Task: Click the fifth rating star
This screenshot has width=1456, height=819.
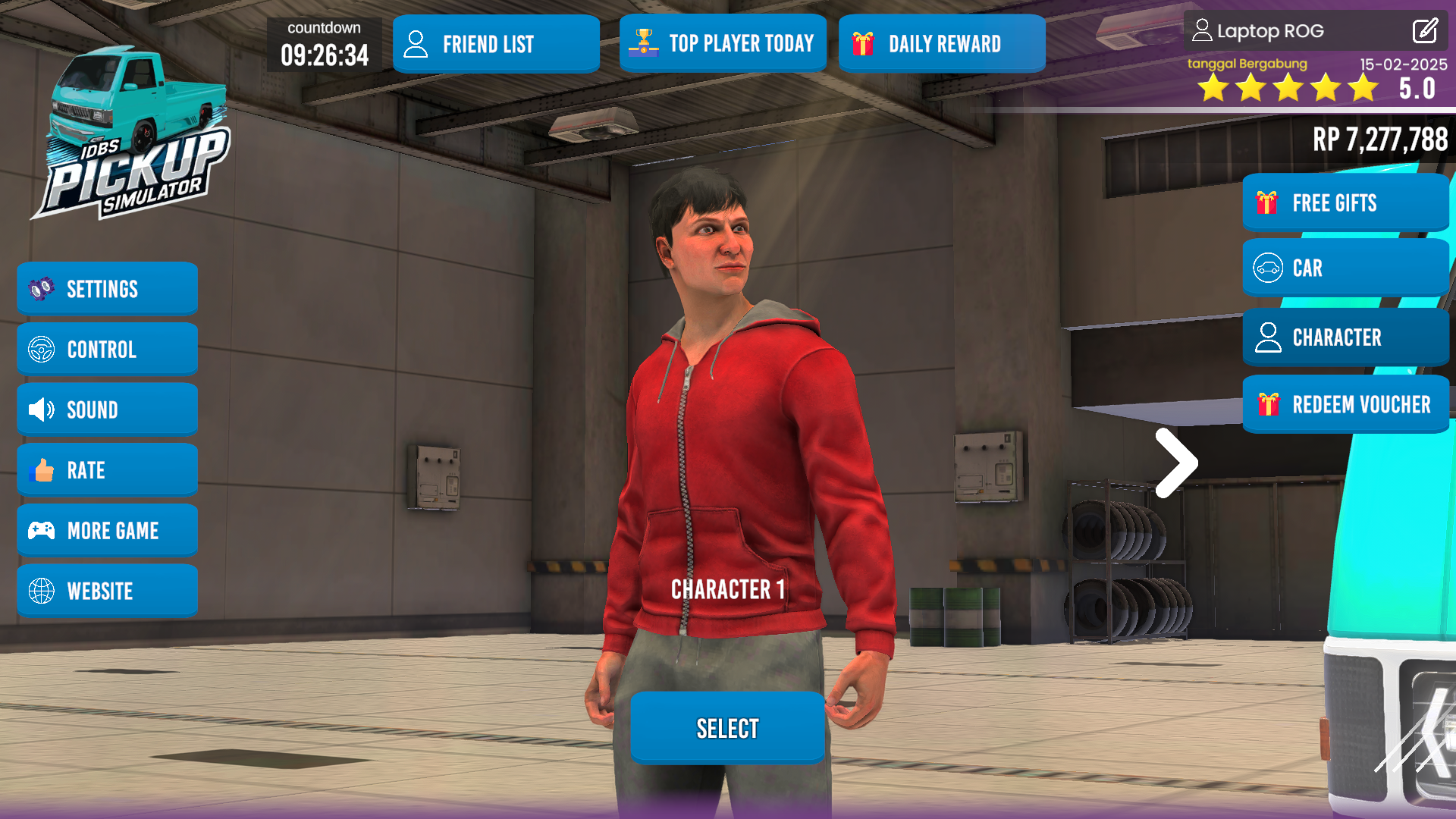Action: tap(1363, 89)
